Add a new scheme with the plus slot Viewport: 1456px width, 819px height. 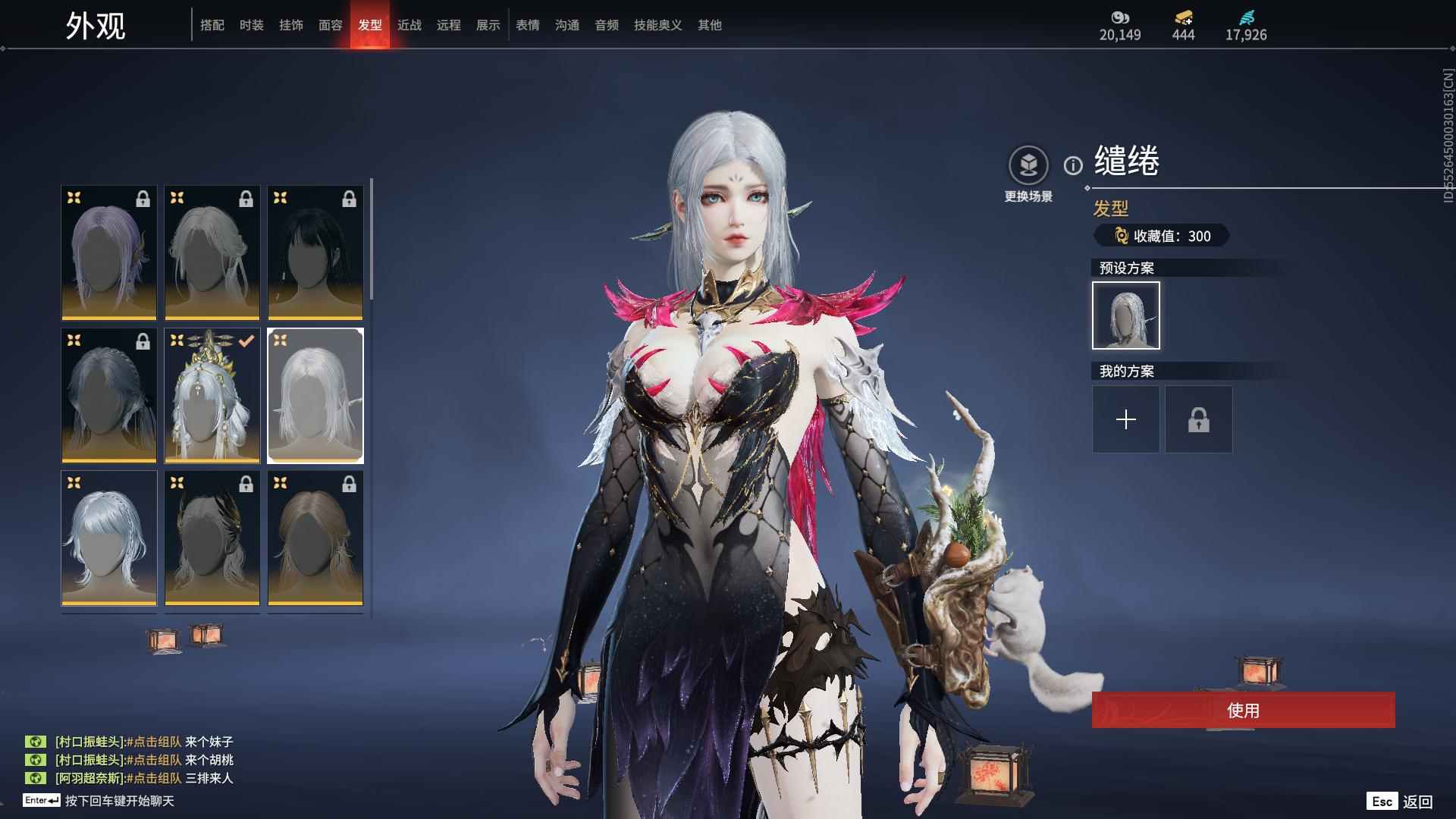[x=1126, y=419]
